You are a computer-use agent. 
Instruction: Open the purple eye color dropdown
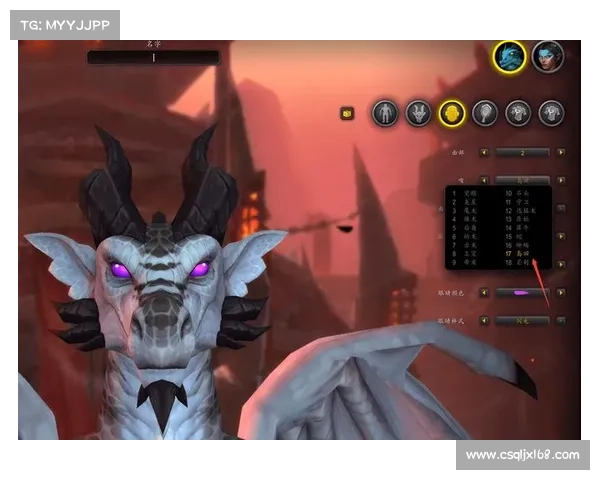pyautogui.click(x=523, y=293)
